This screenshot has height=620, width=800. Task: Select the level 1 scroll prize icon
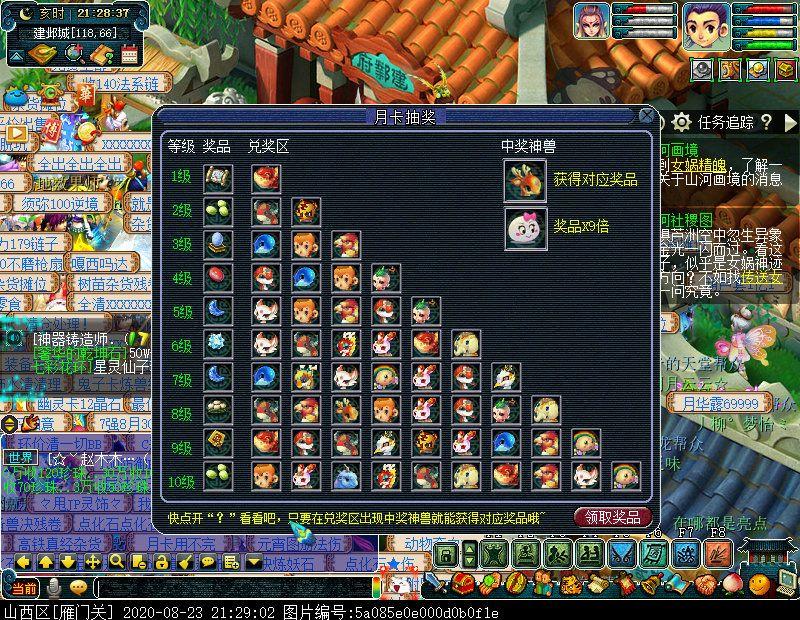pos(216,179)
